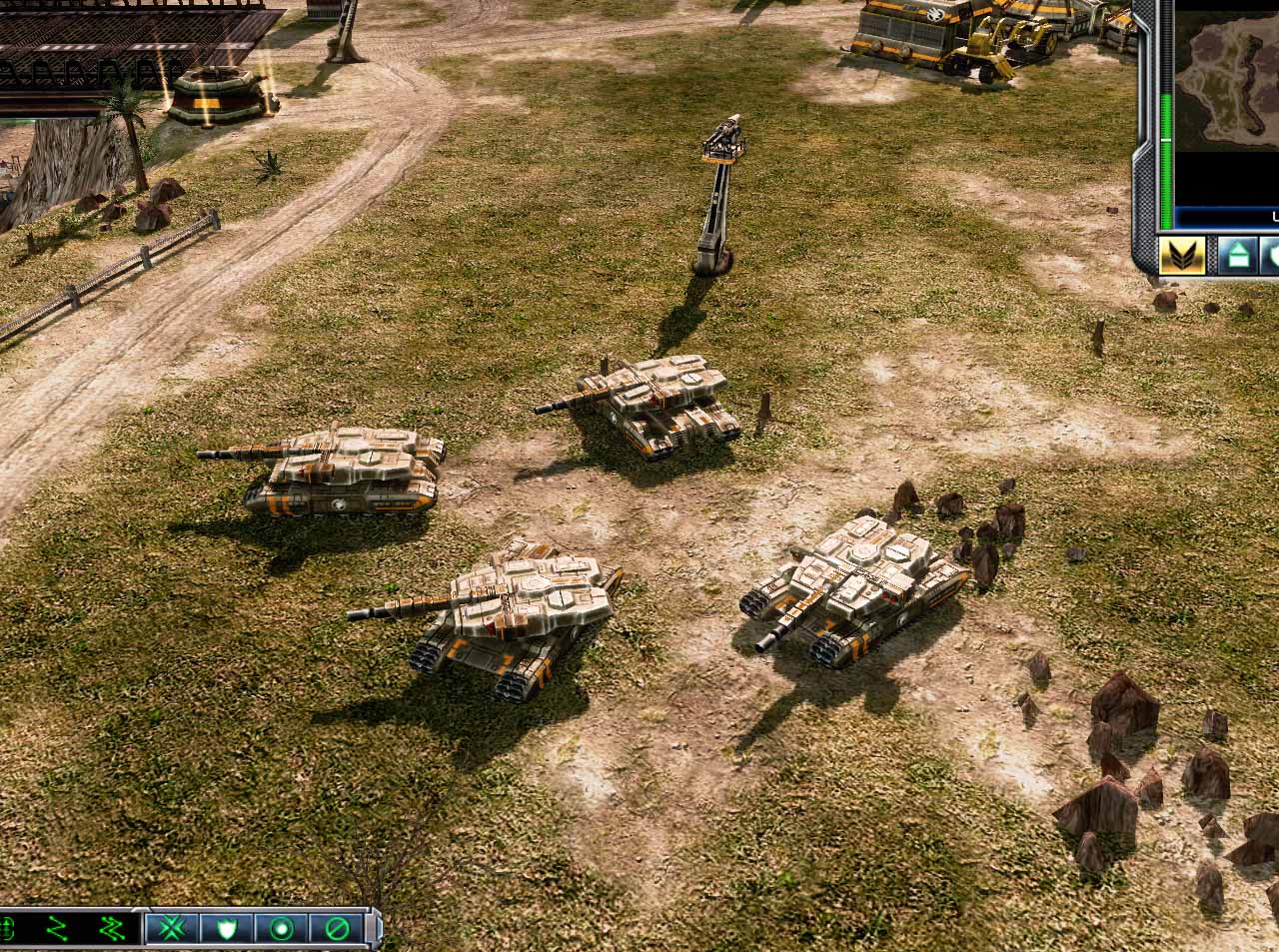Switch to the green building production tab
This screenshot has height=952, width=1279.
[x=1237, y=256]
